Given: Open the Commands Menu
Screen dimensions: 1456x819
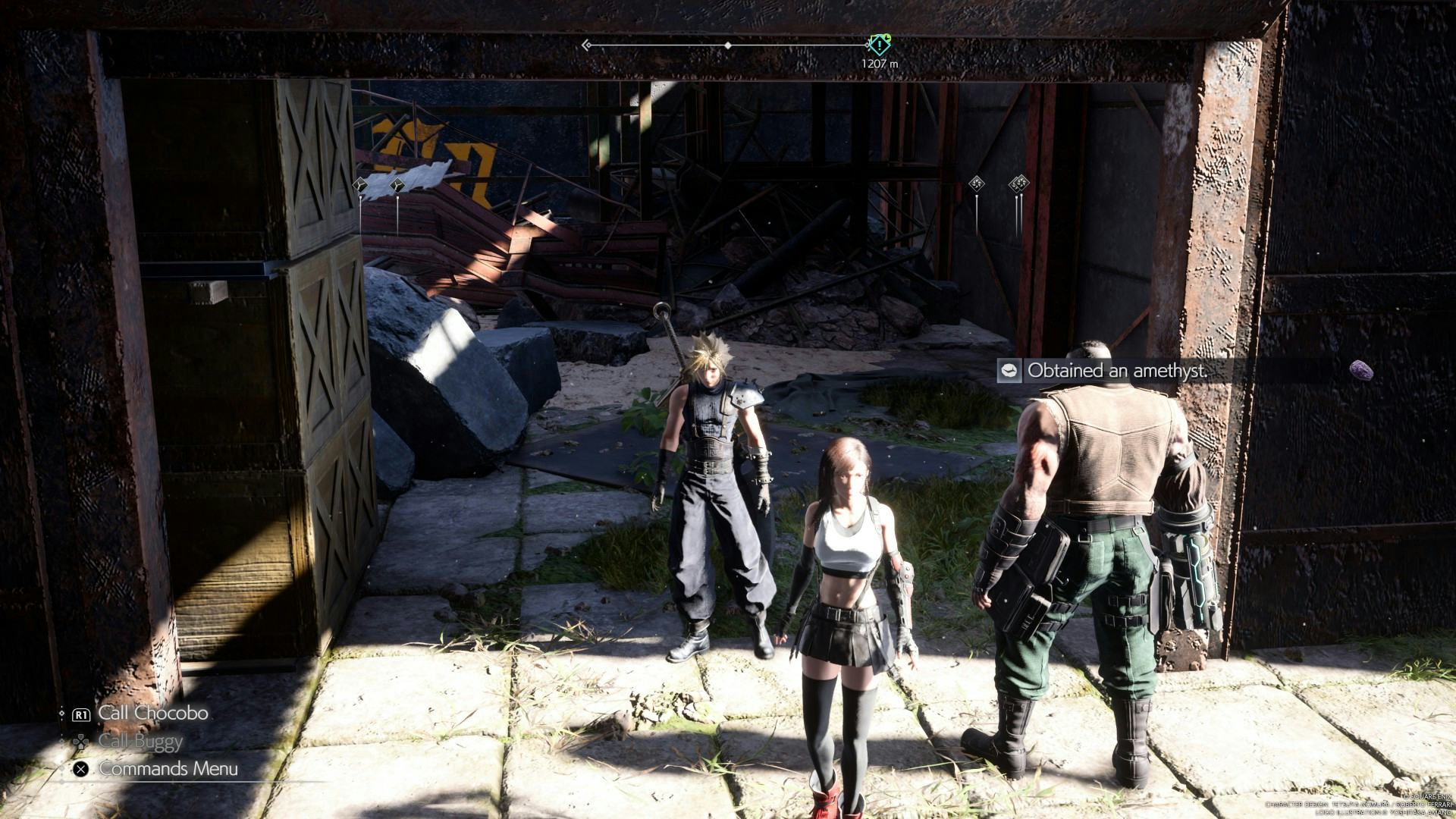Looking at the screenshot, I should 168,769.
